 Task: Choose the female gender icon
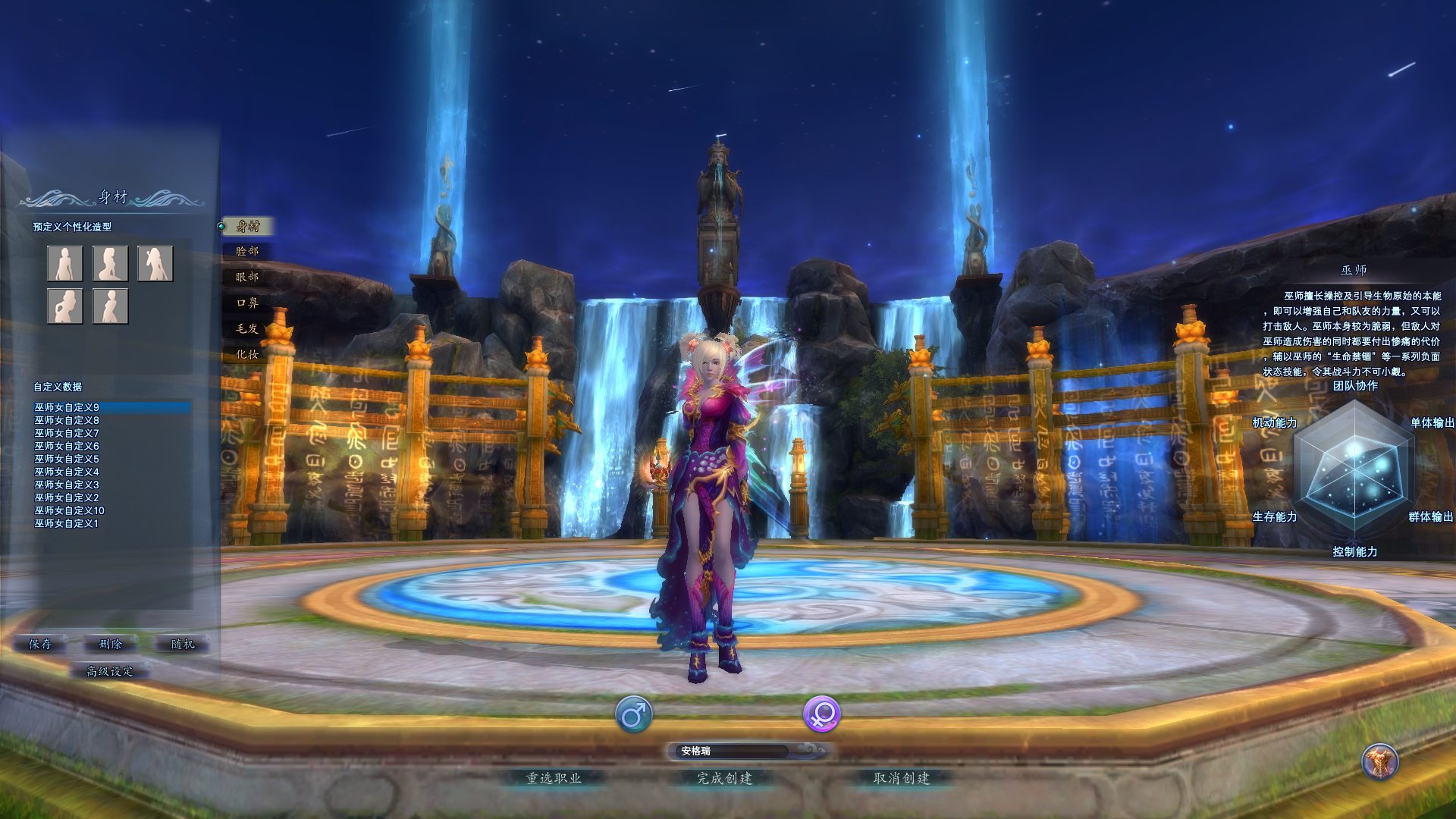(821, 714)
